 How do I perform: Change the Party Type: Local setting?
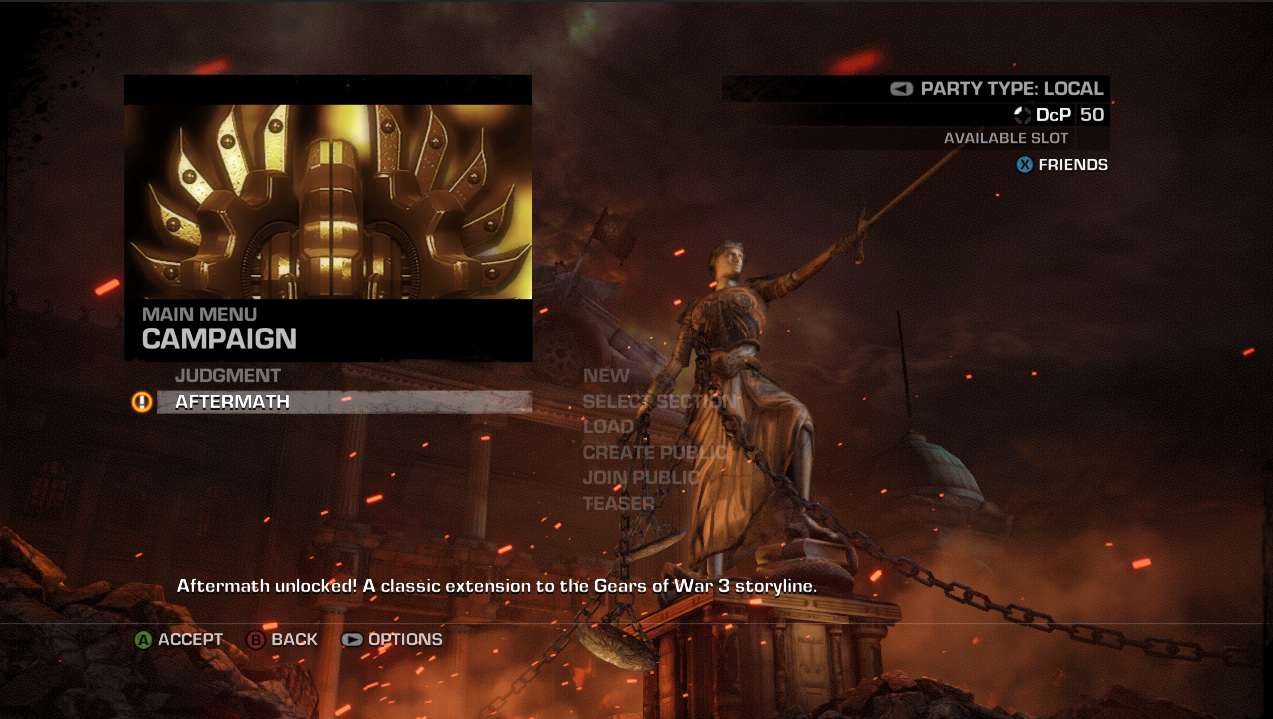click(1010, 88)
